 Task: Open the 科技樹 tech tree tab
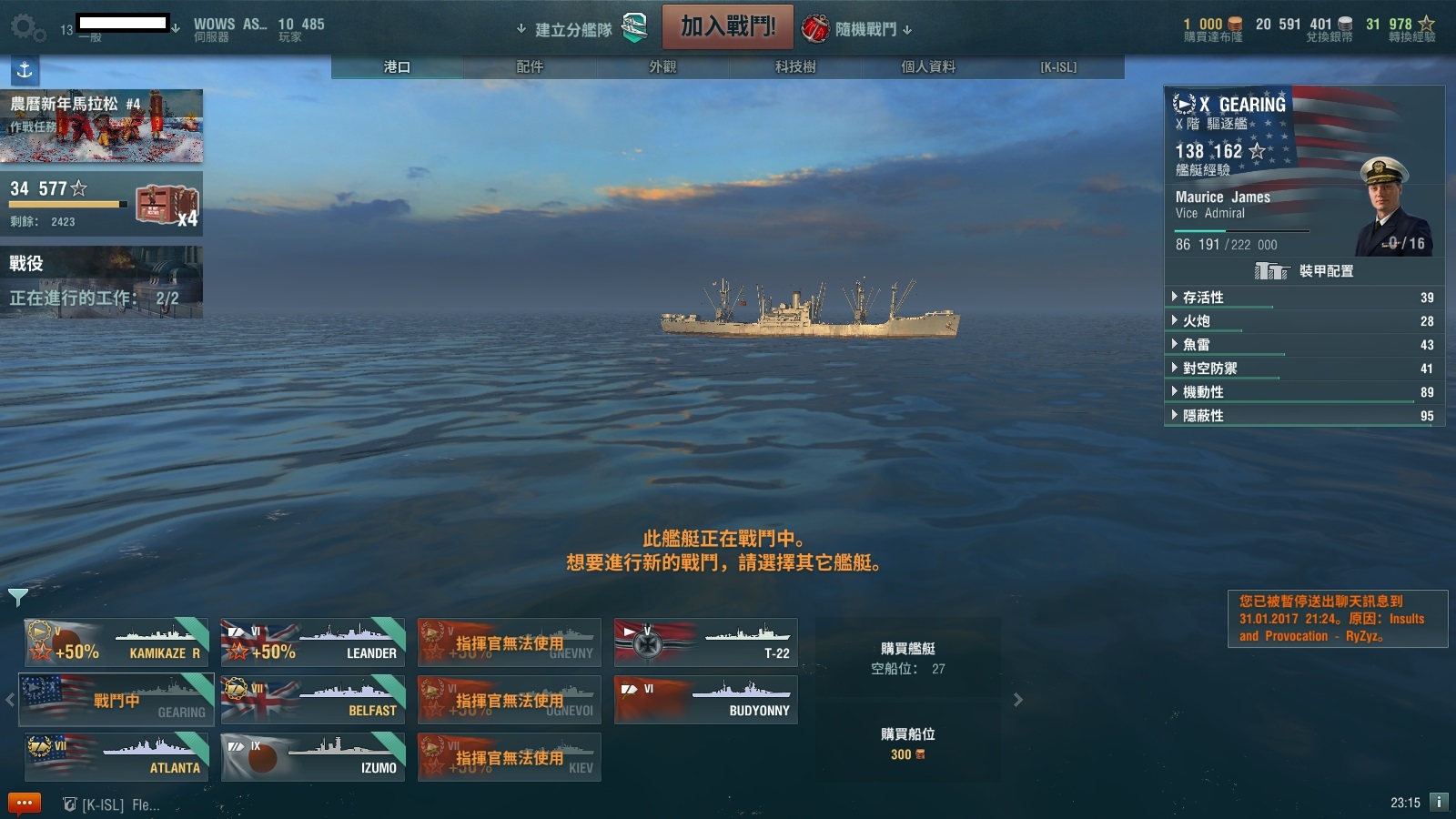[x=795, y=66]
